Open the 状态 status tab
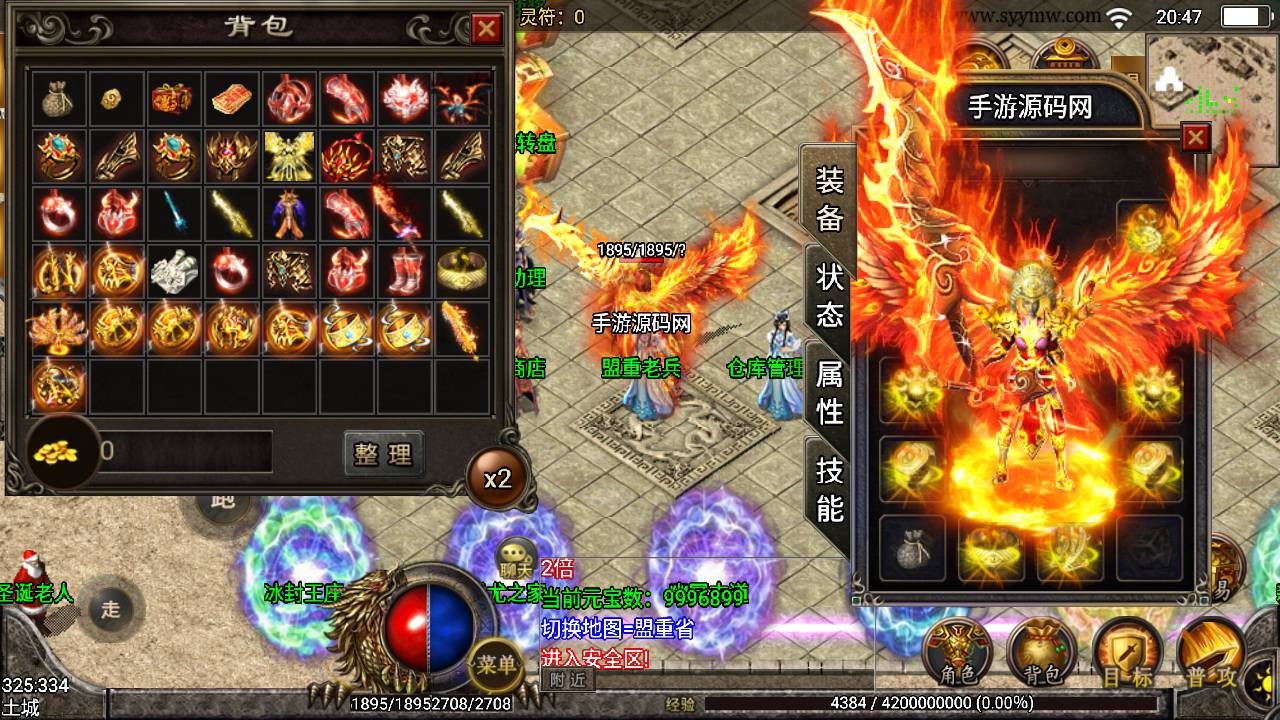Image resolution: width=1280 pixels, height=720 pixels. pyautogui.click(x=830, y=296)
